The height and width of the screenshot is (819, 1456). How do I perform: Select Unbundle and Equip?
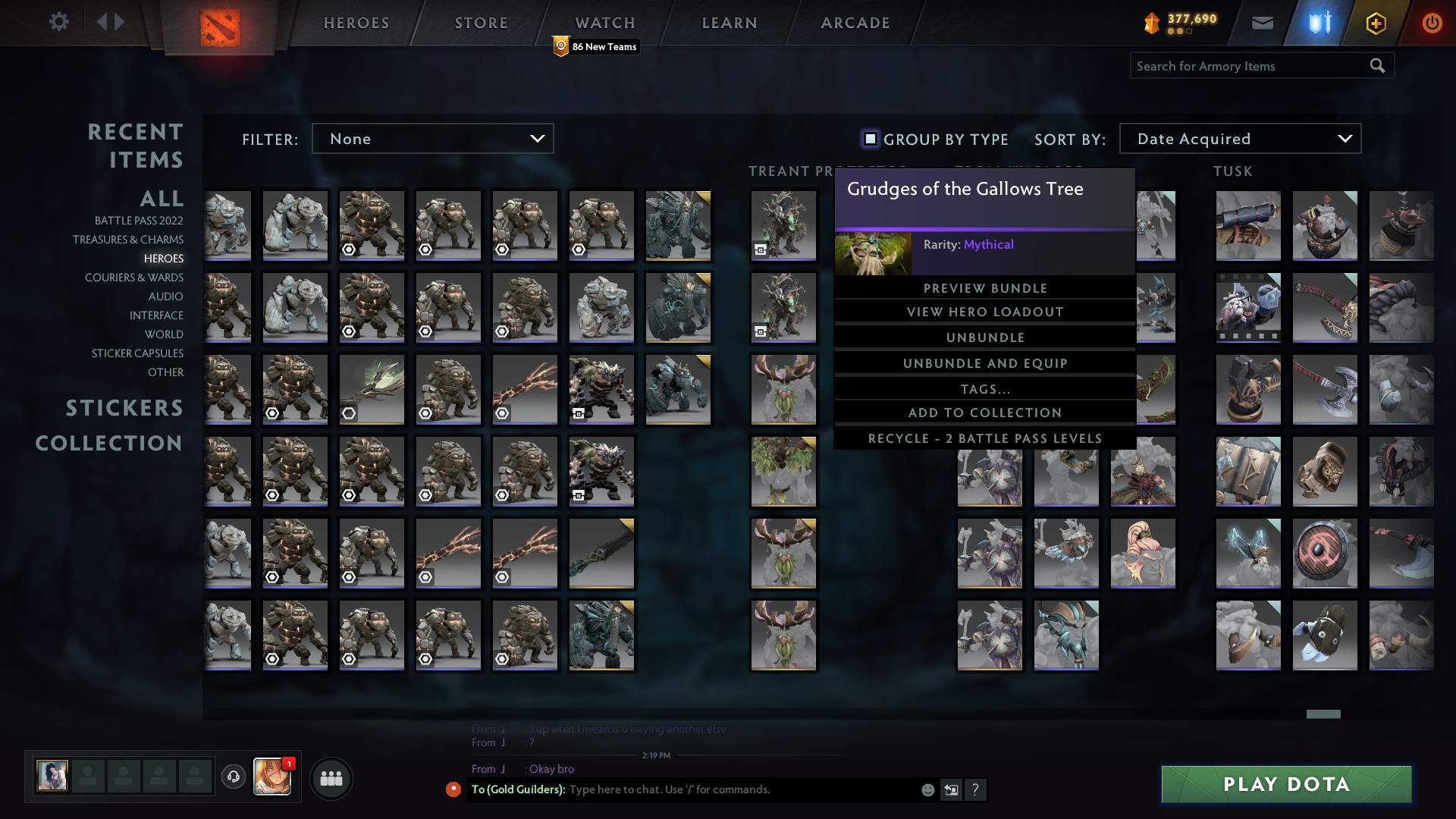click(985, 363)
